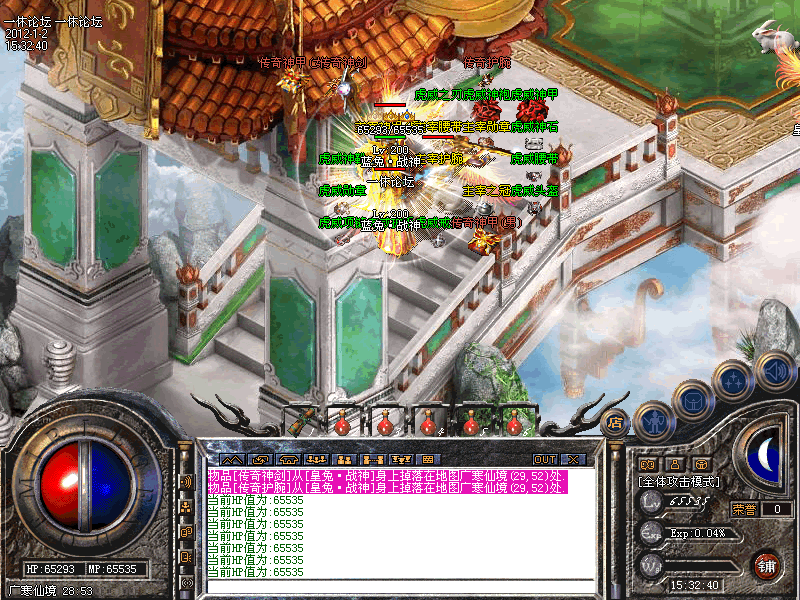Click the red 铺 stall button
This screenshot has height=600, width=800.
767,565
